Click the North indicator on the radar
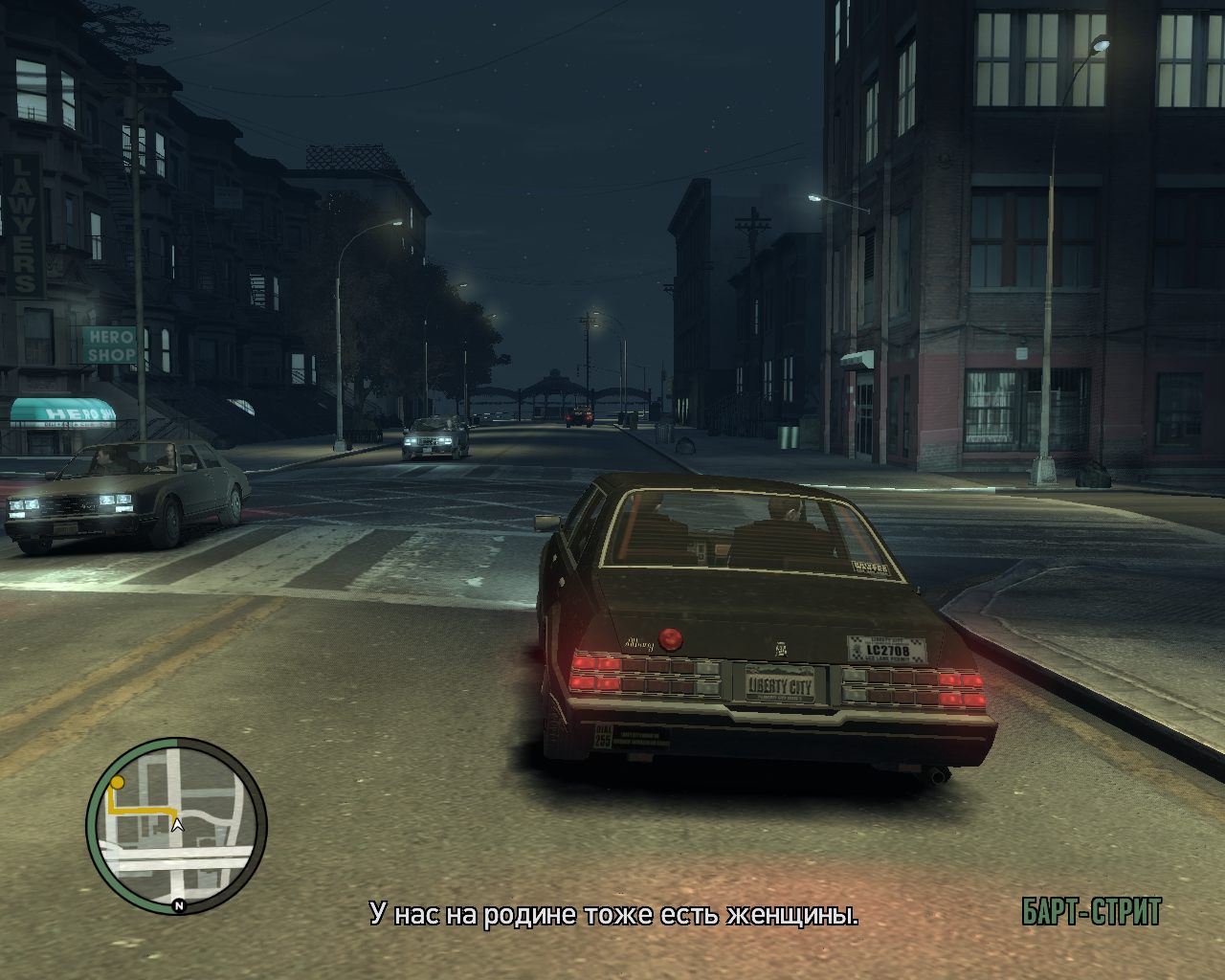 [x=180, y=905]
